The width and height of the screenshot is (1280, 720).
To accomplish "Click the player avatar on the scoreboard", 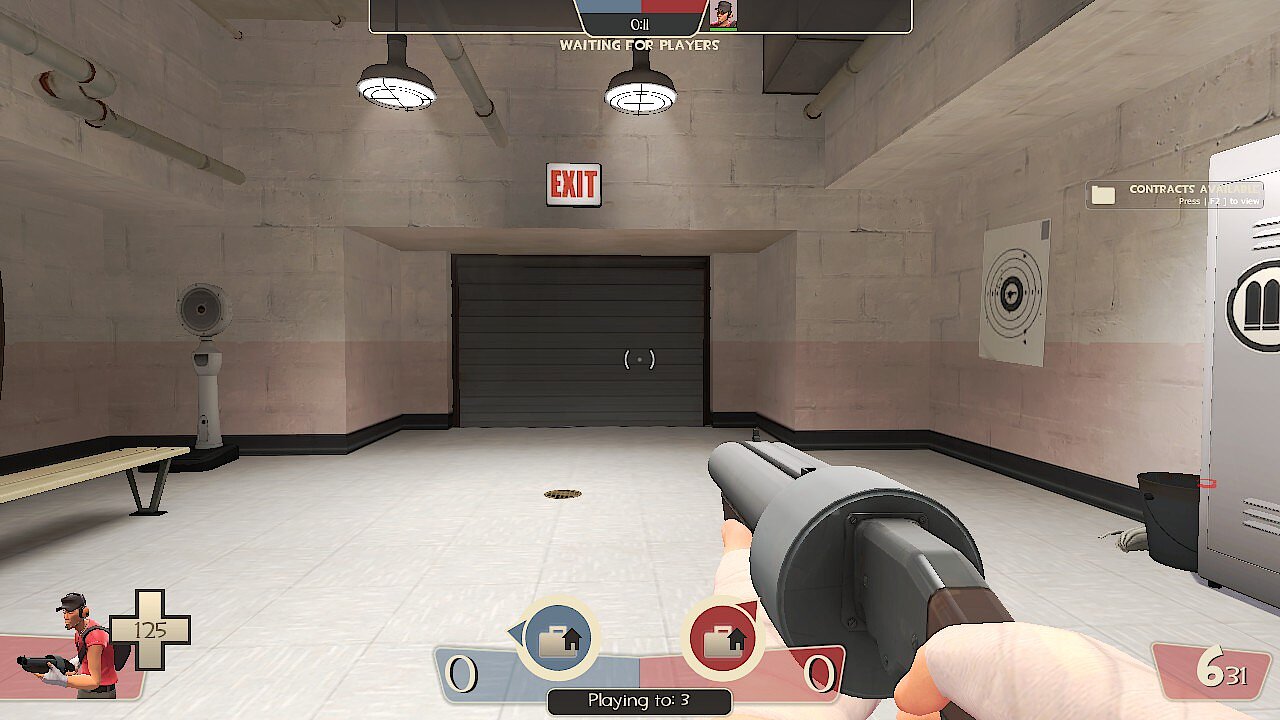I will [x=722, y=15].
